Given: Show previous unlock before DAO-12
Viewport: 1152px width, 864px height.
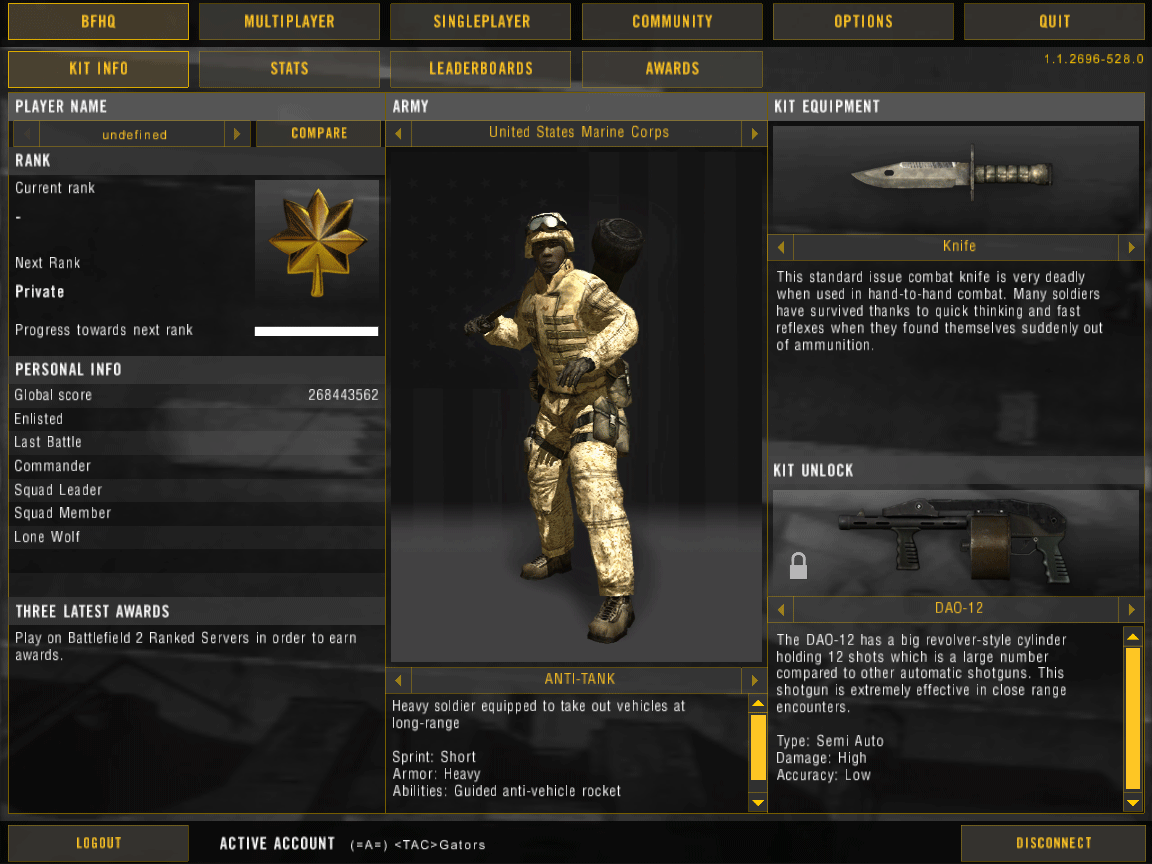Looking at the screenshot, I should pos(781,609).
